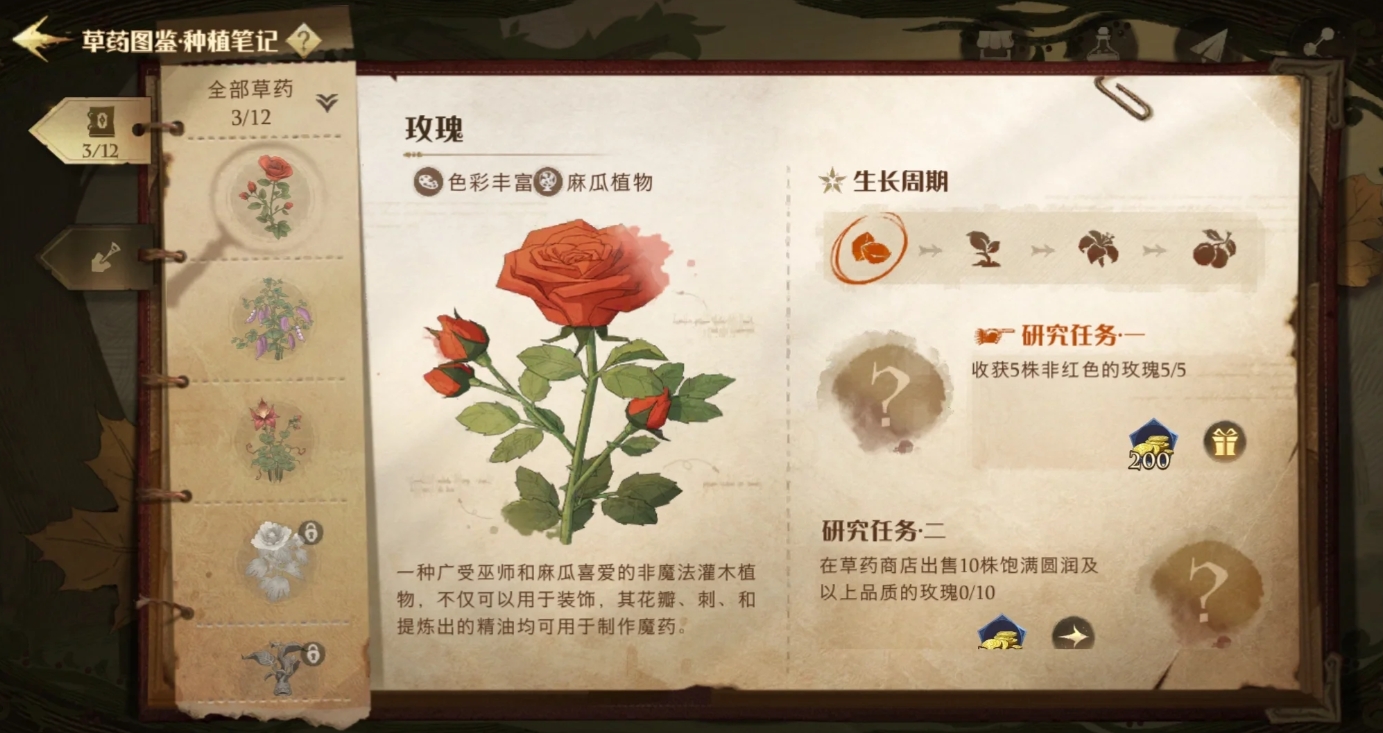The width and height of the screenshot is (1383, 733).
Task: Expand the 全部草药 filter dropdown
Action: point(327,102)
